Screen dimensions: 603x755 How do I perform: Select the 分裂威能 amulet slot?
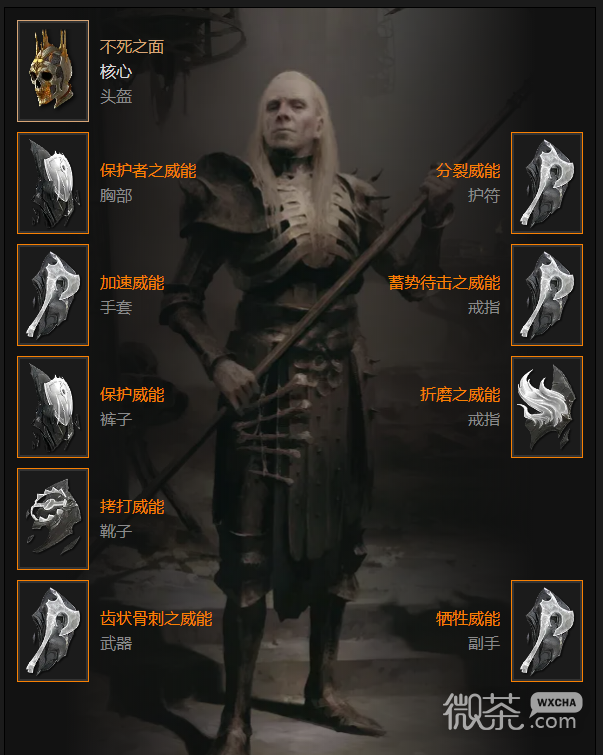(547, 183)
